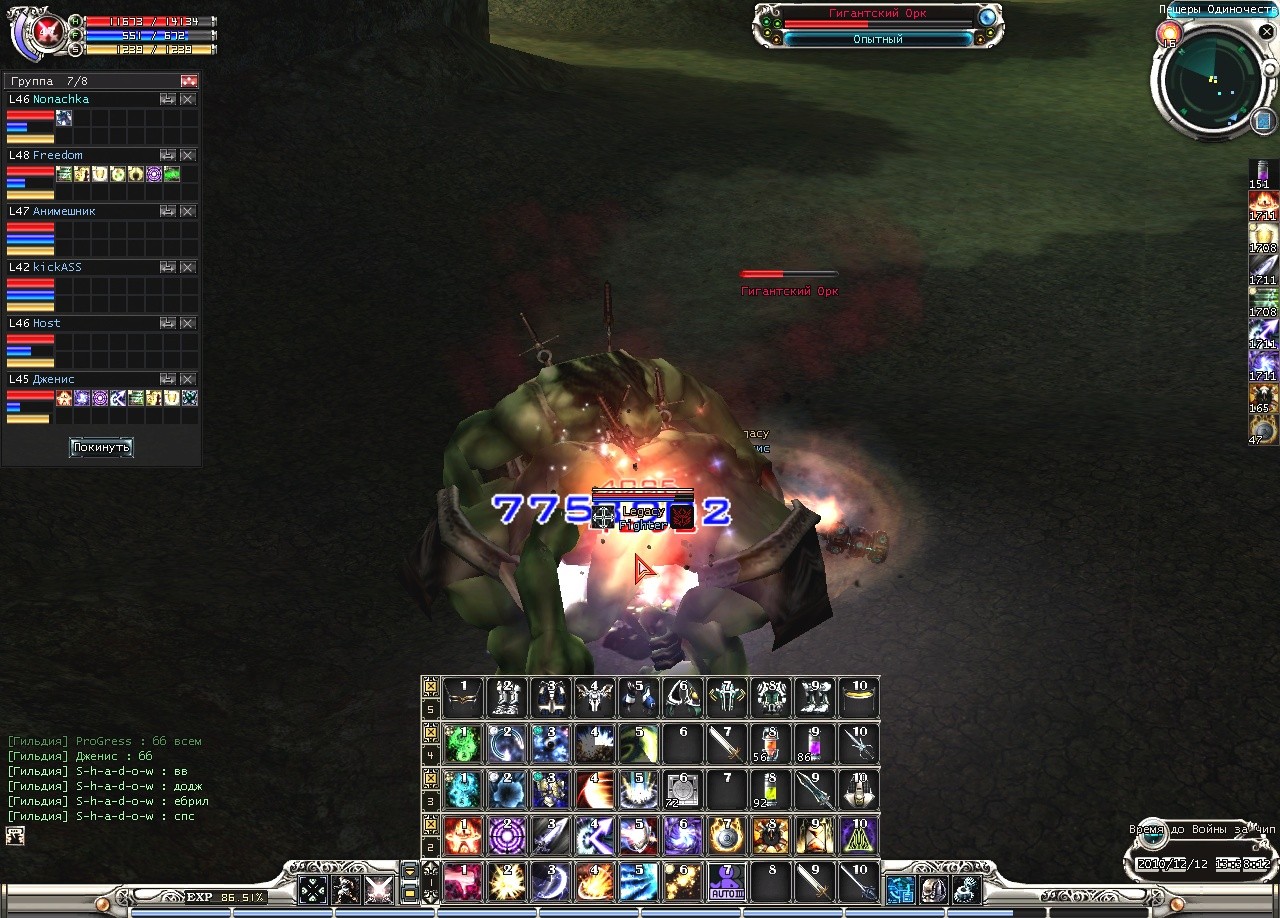Activate the pink skill in hotbar 1 slot 1
This screenshot has height=918, width=1280.
click(x=463, y=882)
